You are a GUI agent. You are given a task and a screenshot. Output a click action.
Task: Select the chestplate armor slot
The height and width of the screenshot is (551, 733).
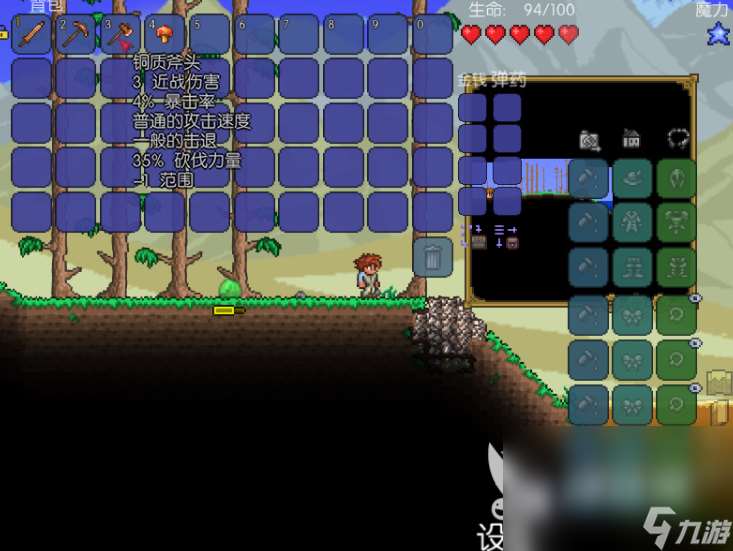(x=677, y=222)
